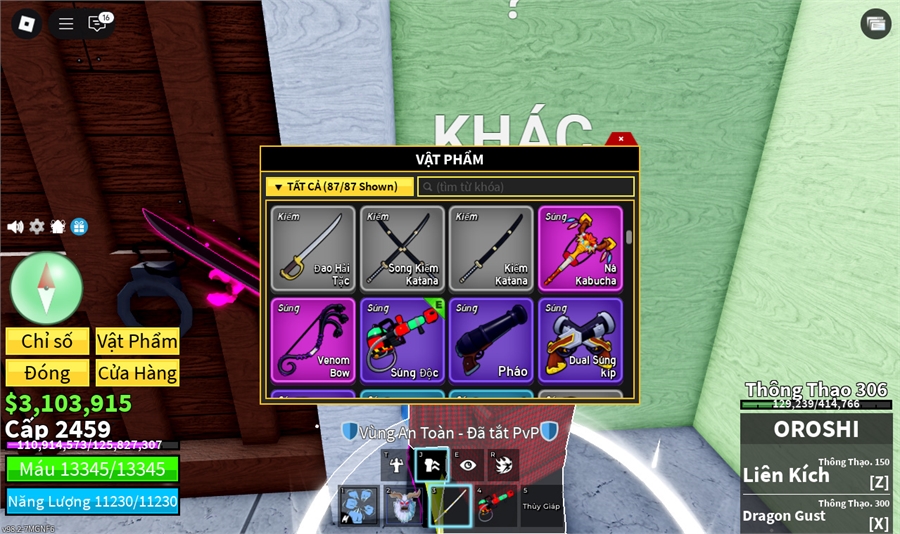Open the Chỉ số stats menu
900x534 pixels.
(x=47, y=341)
